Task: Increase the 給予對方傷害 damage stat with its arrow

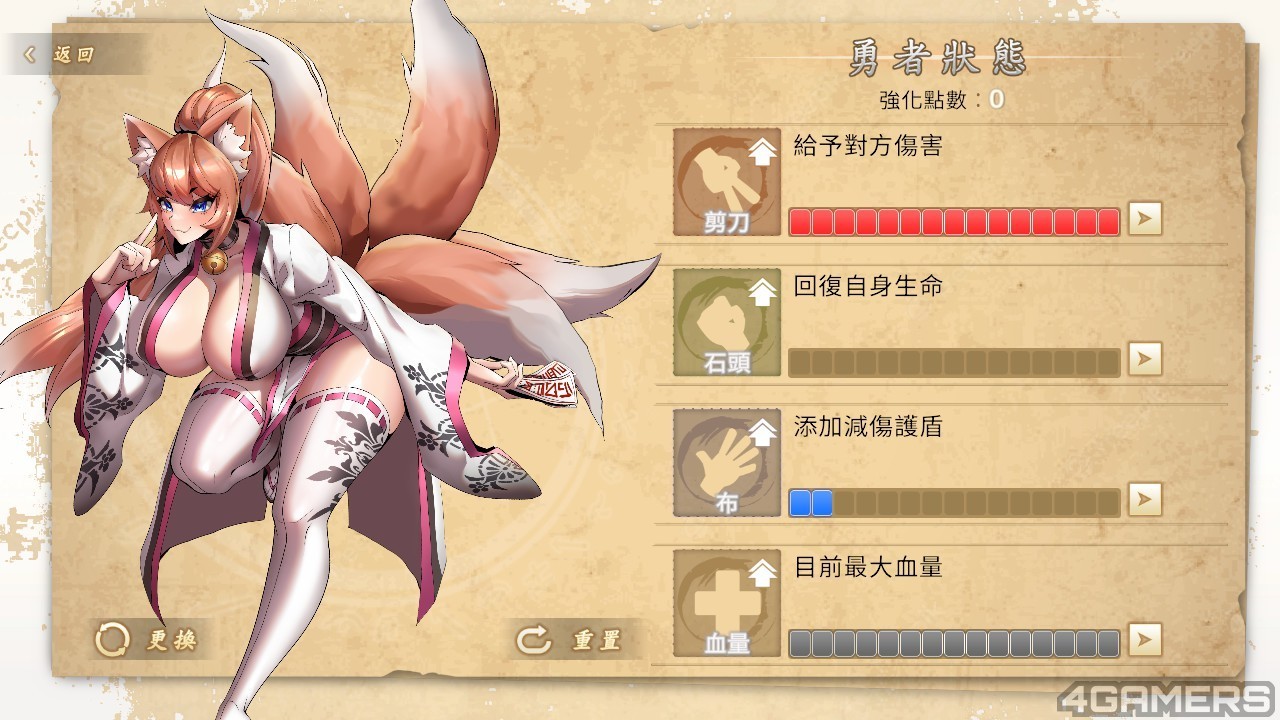Action: pos(1145,218)
